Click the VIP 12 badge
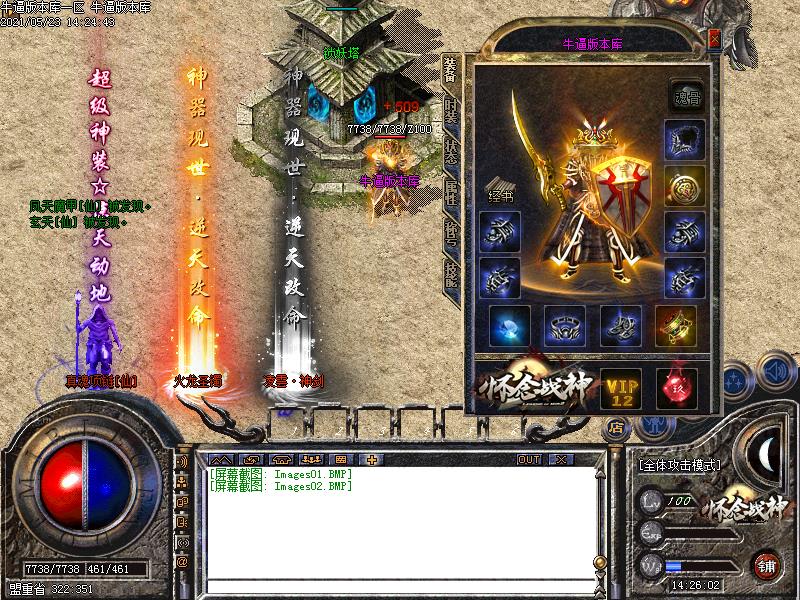 (620, 388)
